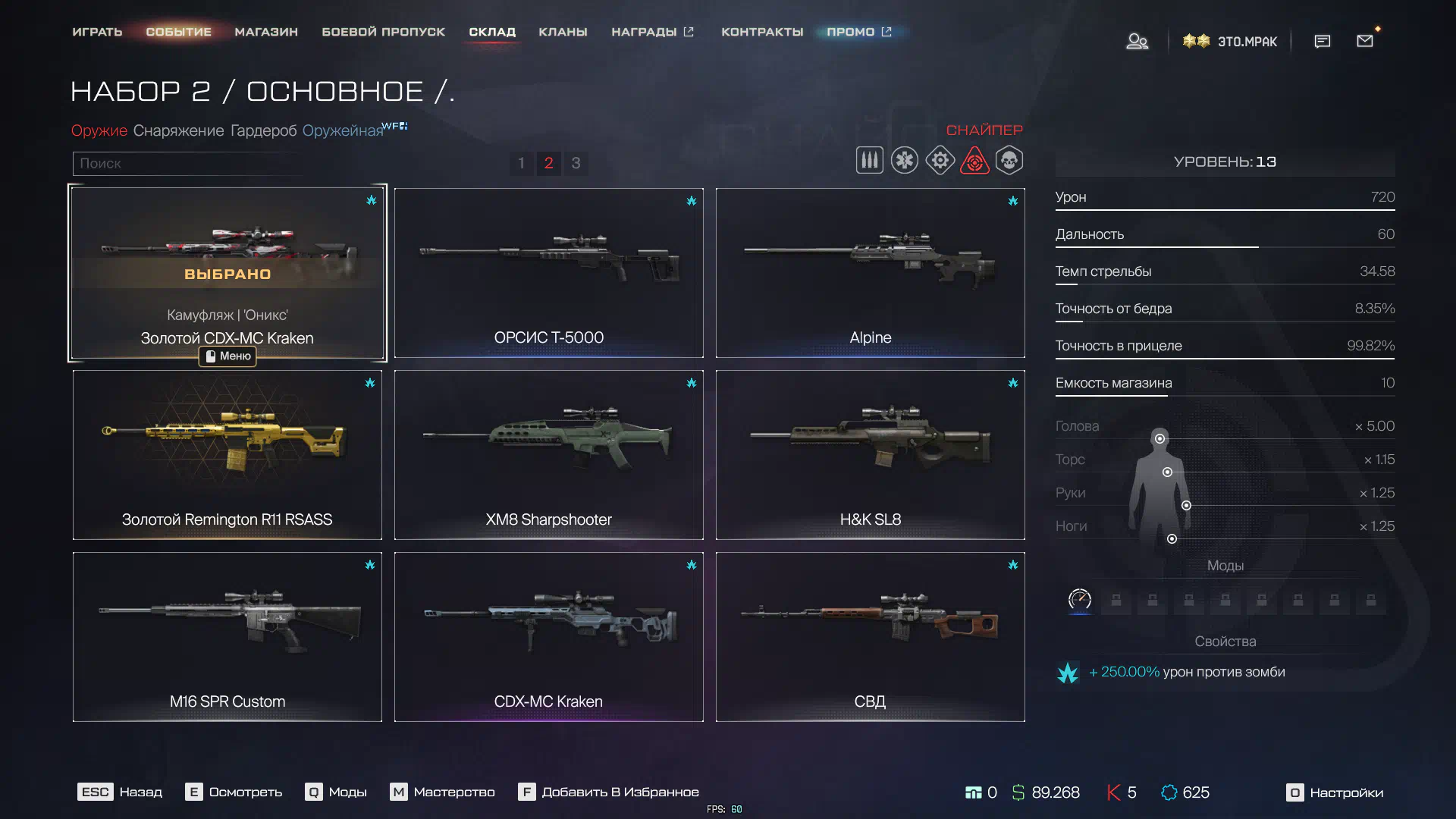
Task: Switch to the Гардероб tab
Action: coord(263,130)
